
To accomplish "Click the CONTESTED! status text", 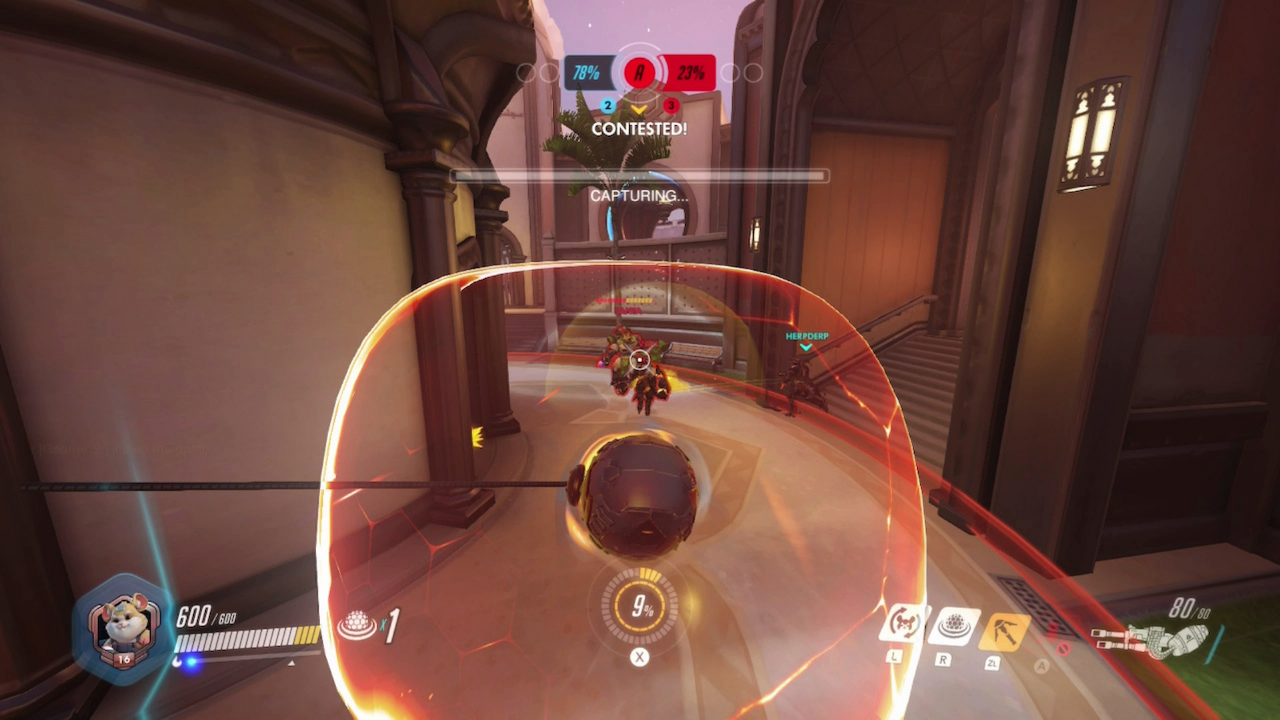I will tap(640, 130).
